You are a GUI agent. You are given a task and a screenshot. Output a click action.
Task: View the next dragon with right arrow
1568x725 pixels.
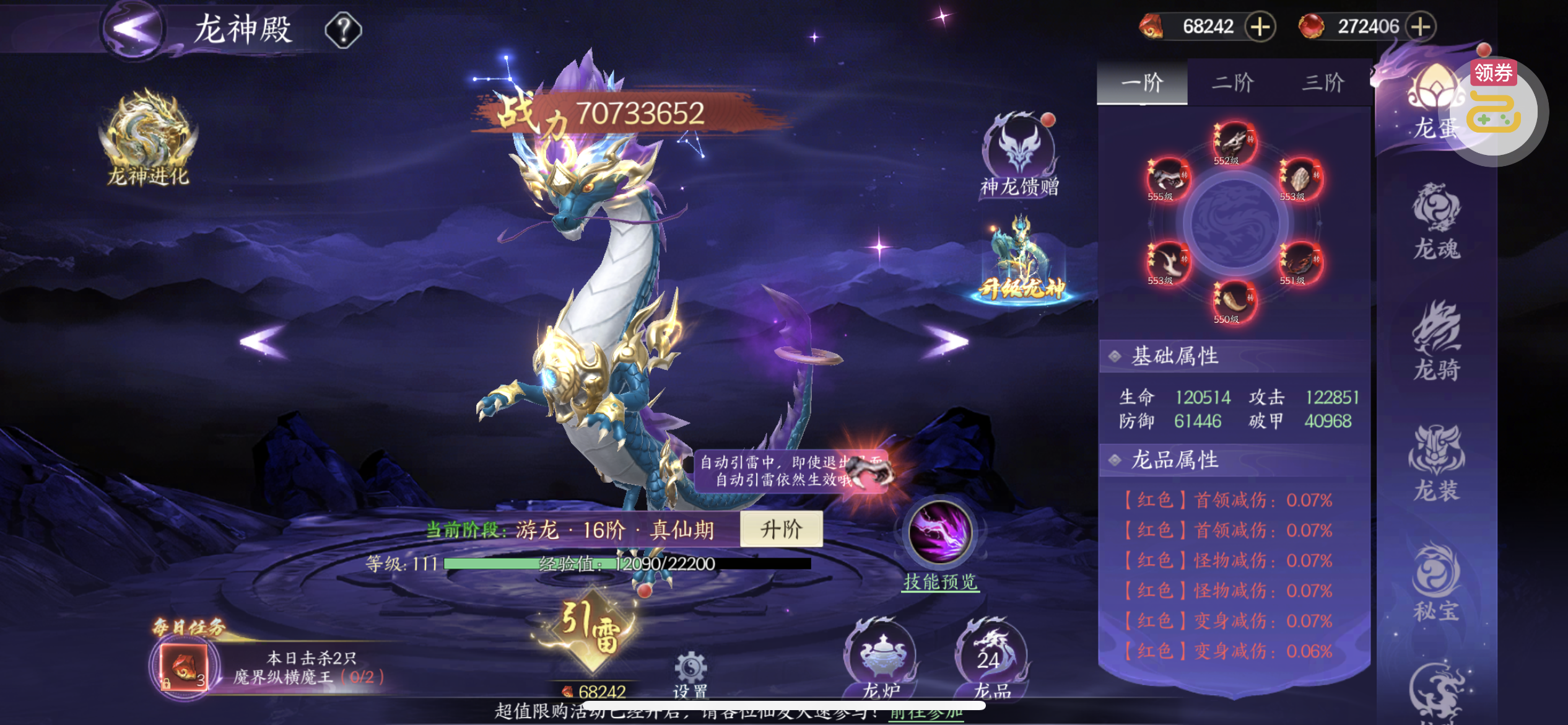coord(945,341)
